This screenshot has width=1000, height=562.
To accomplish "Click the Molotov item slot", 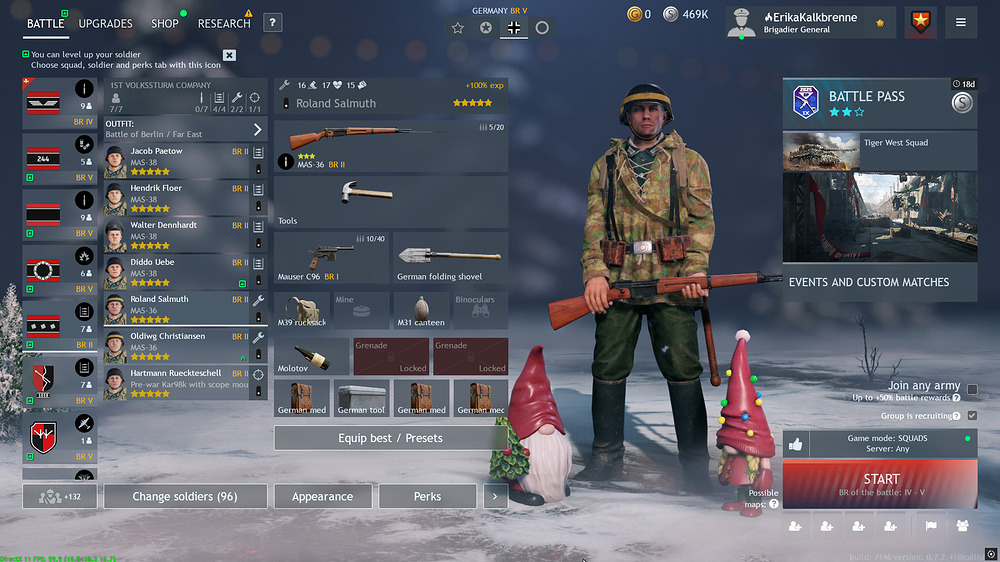I will click(311, 356).
